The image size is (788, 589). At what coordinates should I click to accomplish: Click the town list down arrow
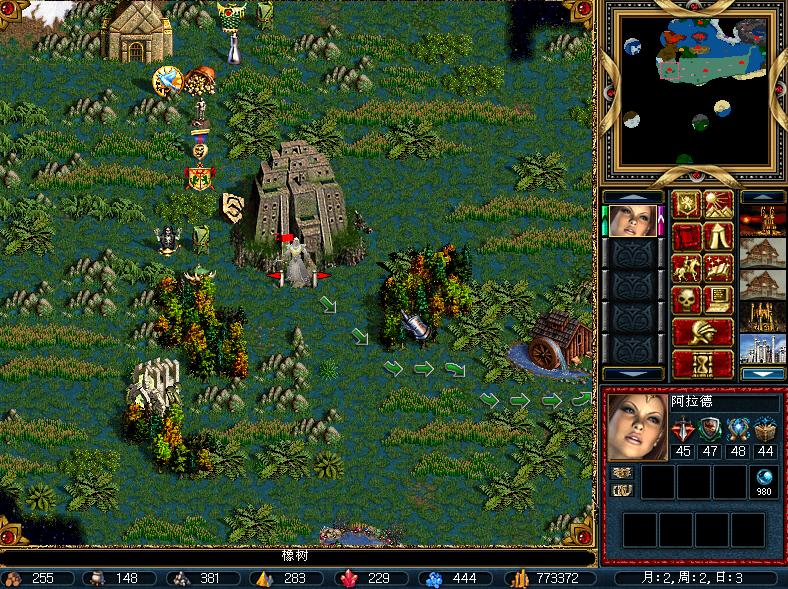[762, 374]
